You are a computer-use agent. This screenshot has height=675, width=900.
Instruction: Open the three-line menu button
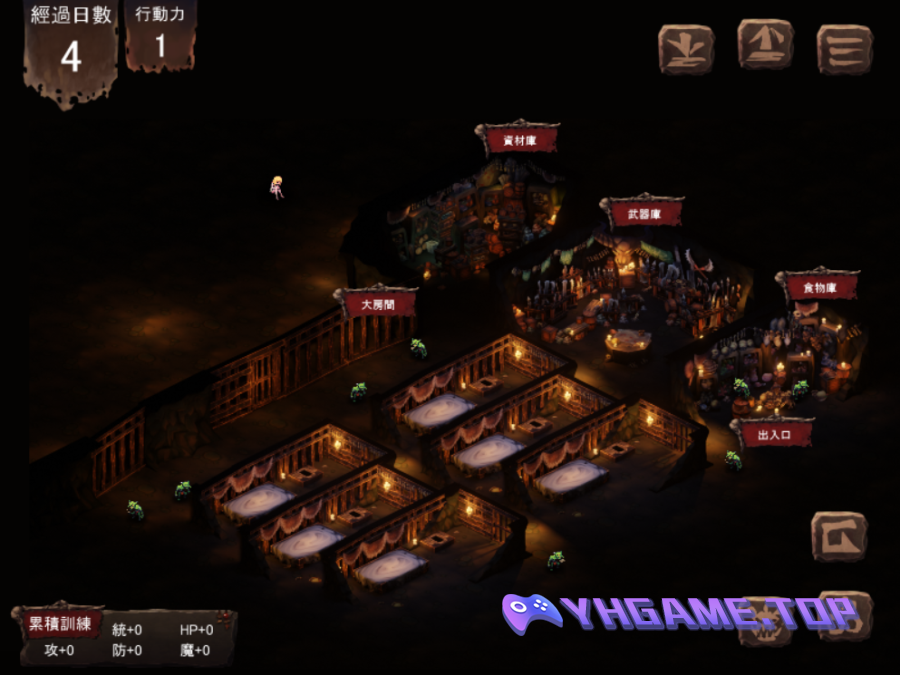point(844,48)
